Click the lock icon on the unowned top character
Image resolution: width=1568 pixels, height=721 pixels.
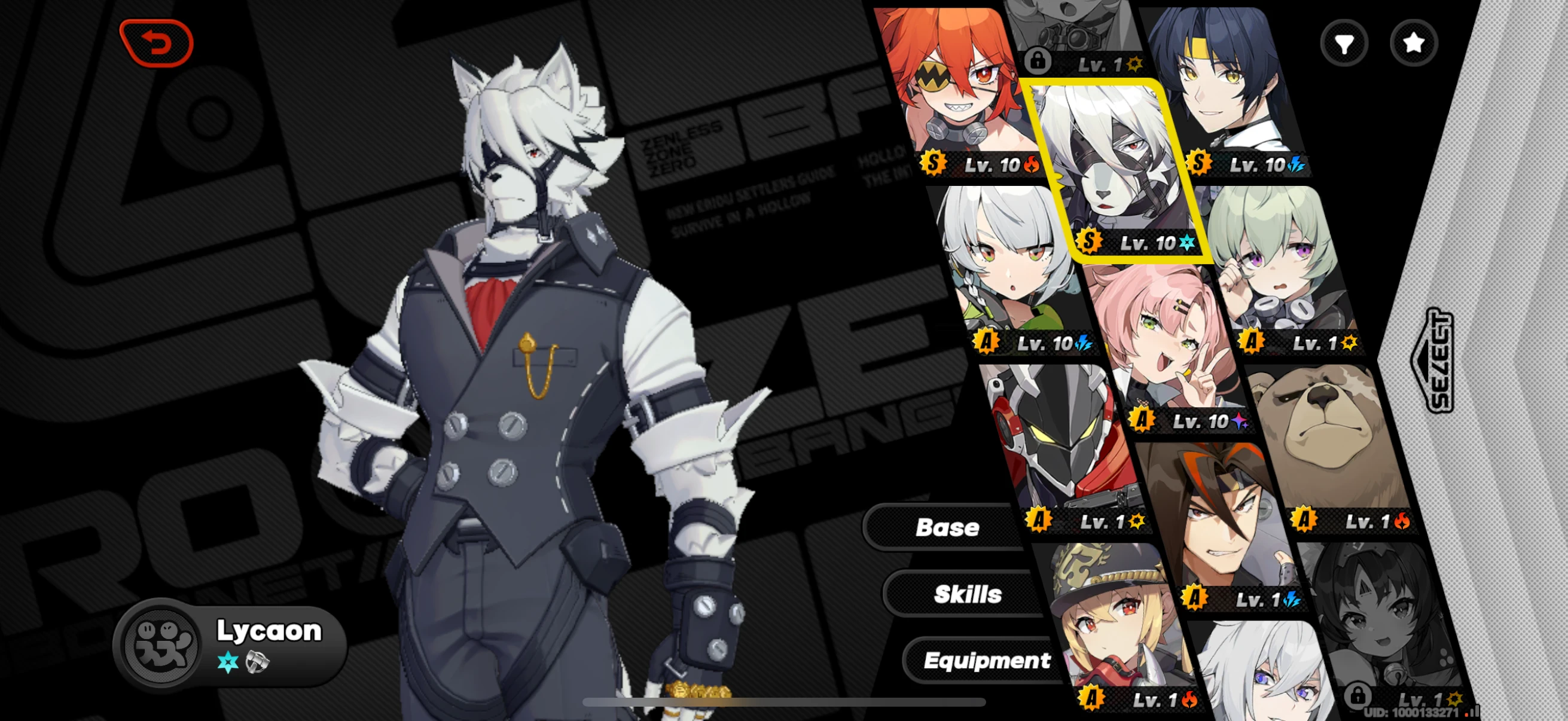click(x=1039, y=60)
